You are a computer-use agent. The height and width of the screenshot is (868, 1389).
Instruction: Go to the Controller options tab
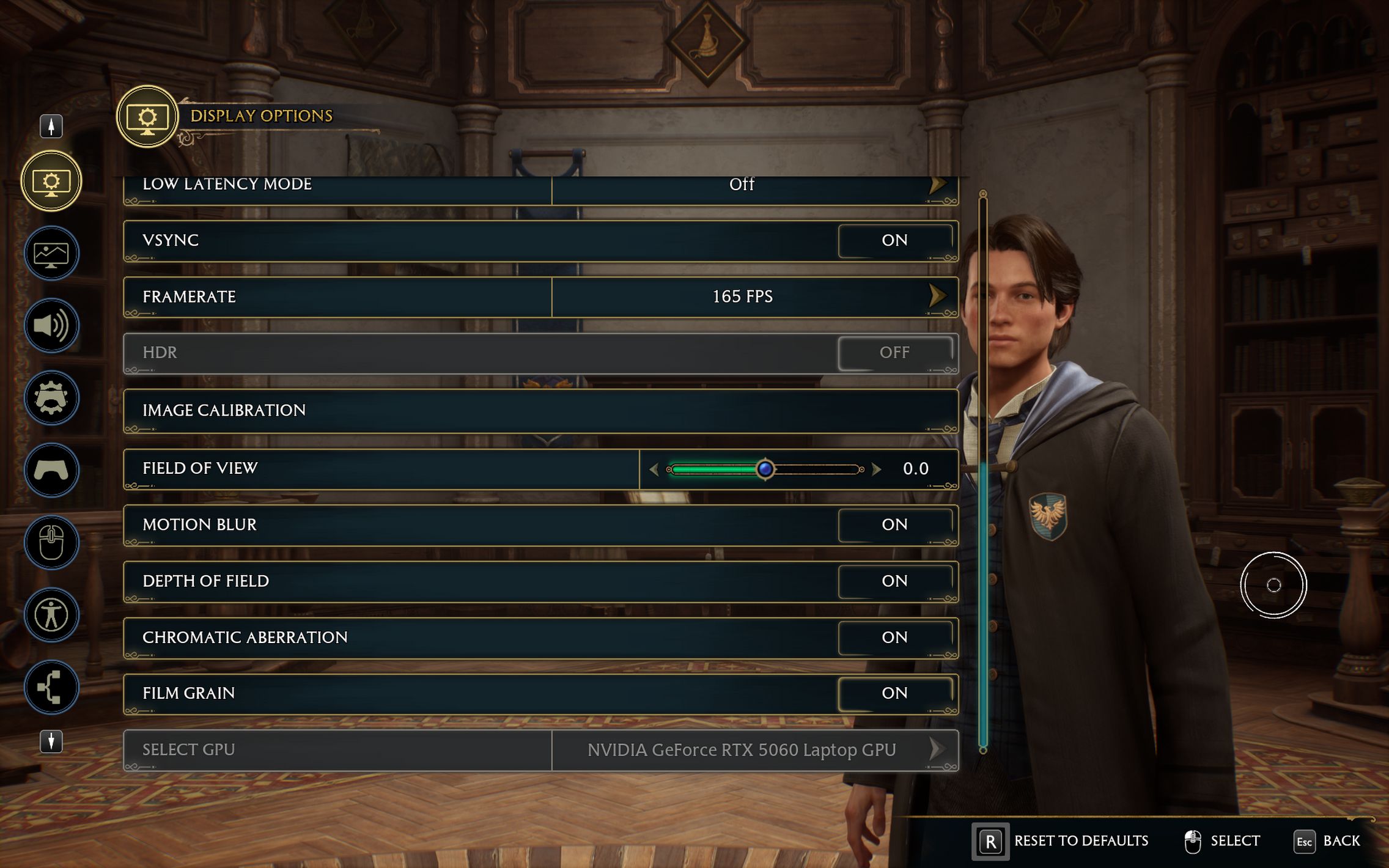51,470
